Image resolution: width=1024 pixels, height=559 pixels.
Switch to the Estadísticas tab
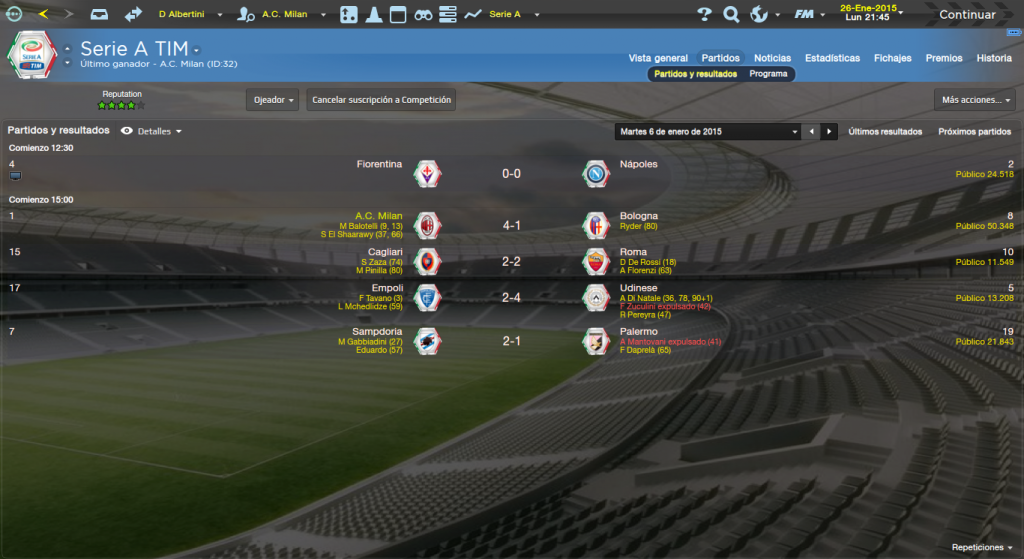(832, 58)
